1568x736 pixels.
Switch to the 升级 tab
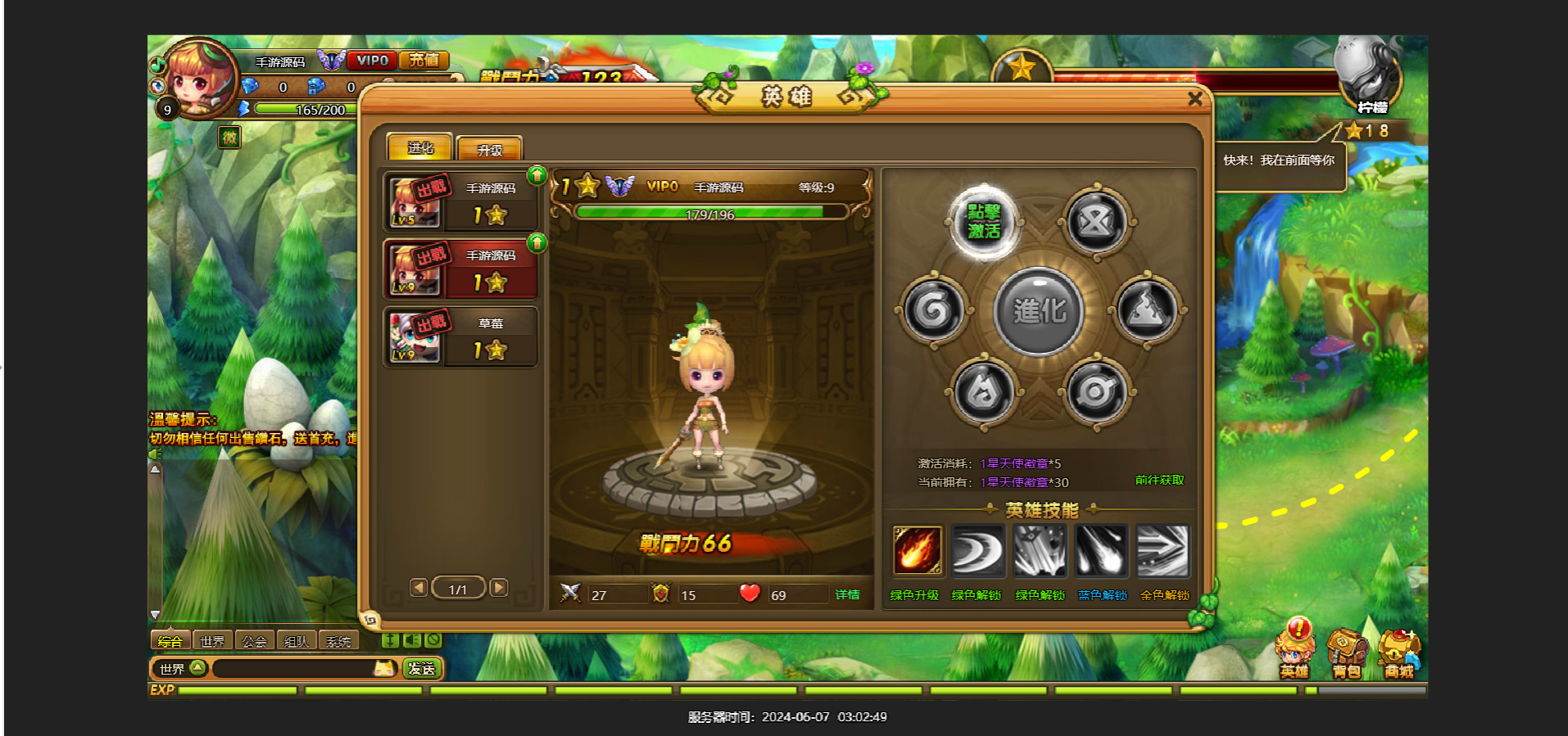coord(489,149)
